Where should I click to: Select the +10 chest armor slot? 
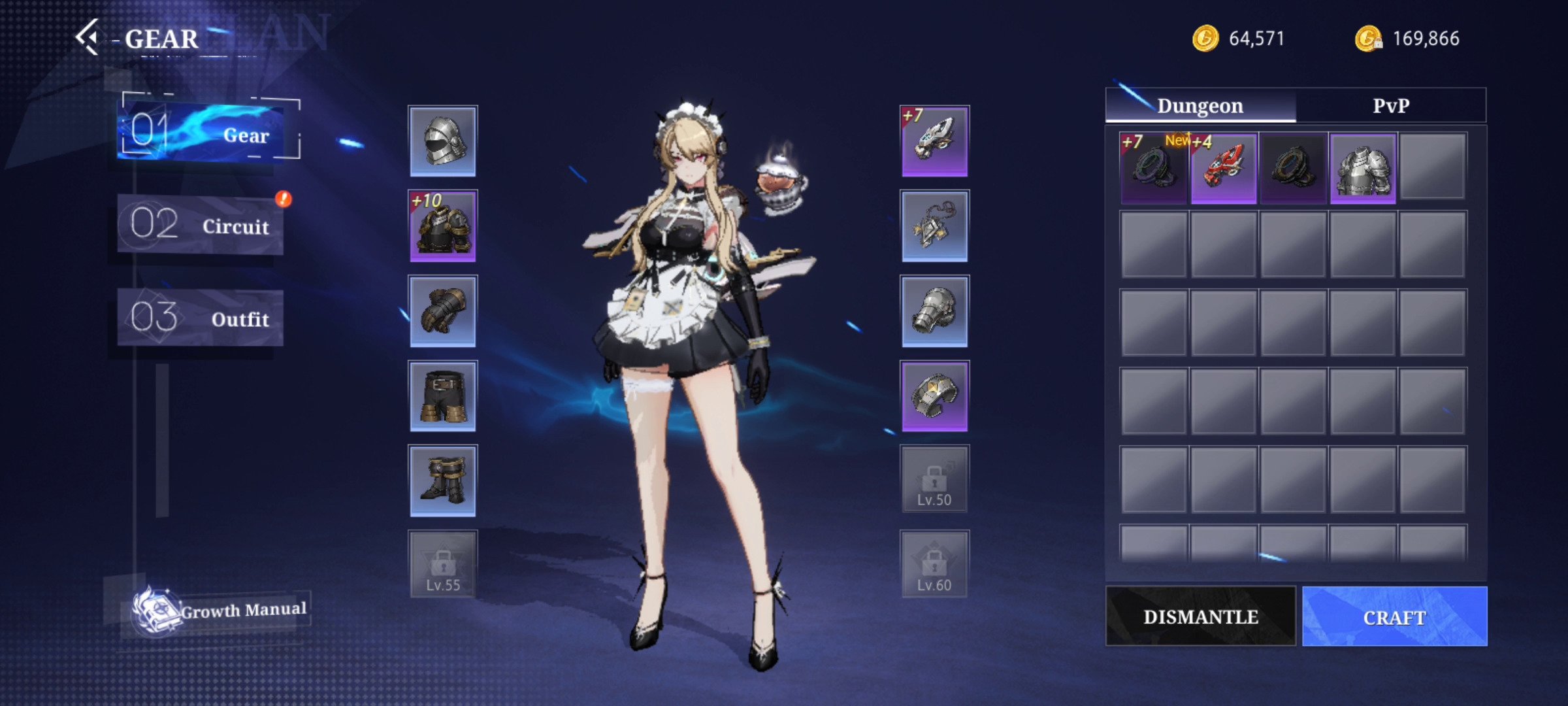pos(443,226)
